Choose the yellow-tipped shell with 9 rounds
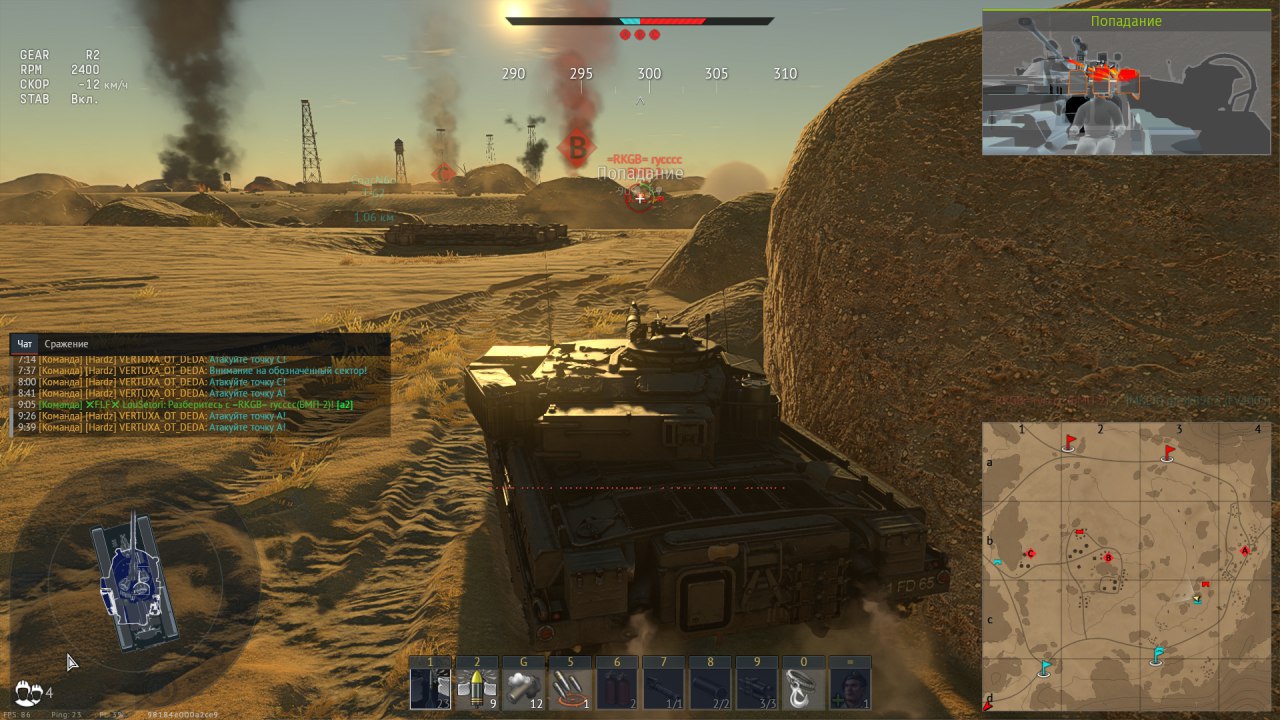The image size is (1280, 720). [x=477, y=688]
